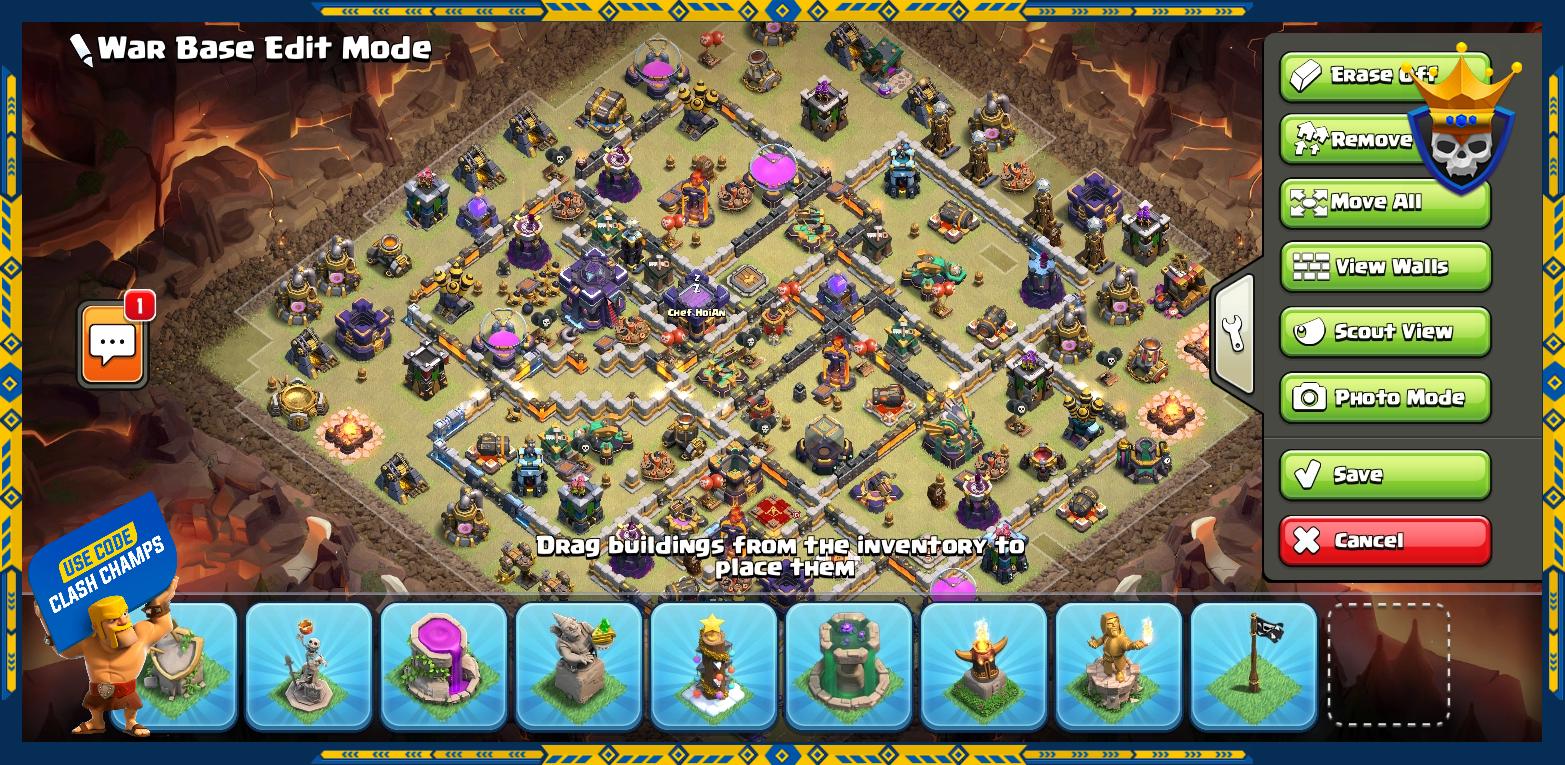Cancel war base editing

[1384, 541]
